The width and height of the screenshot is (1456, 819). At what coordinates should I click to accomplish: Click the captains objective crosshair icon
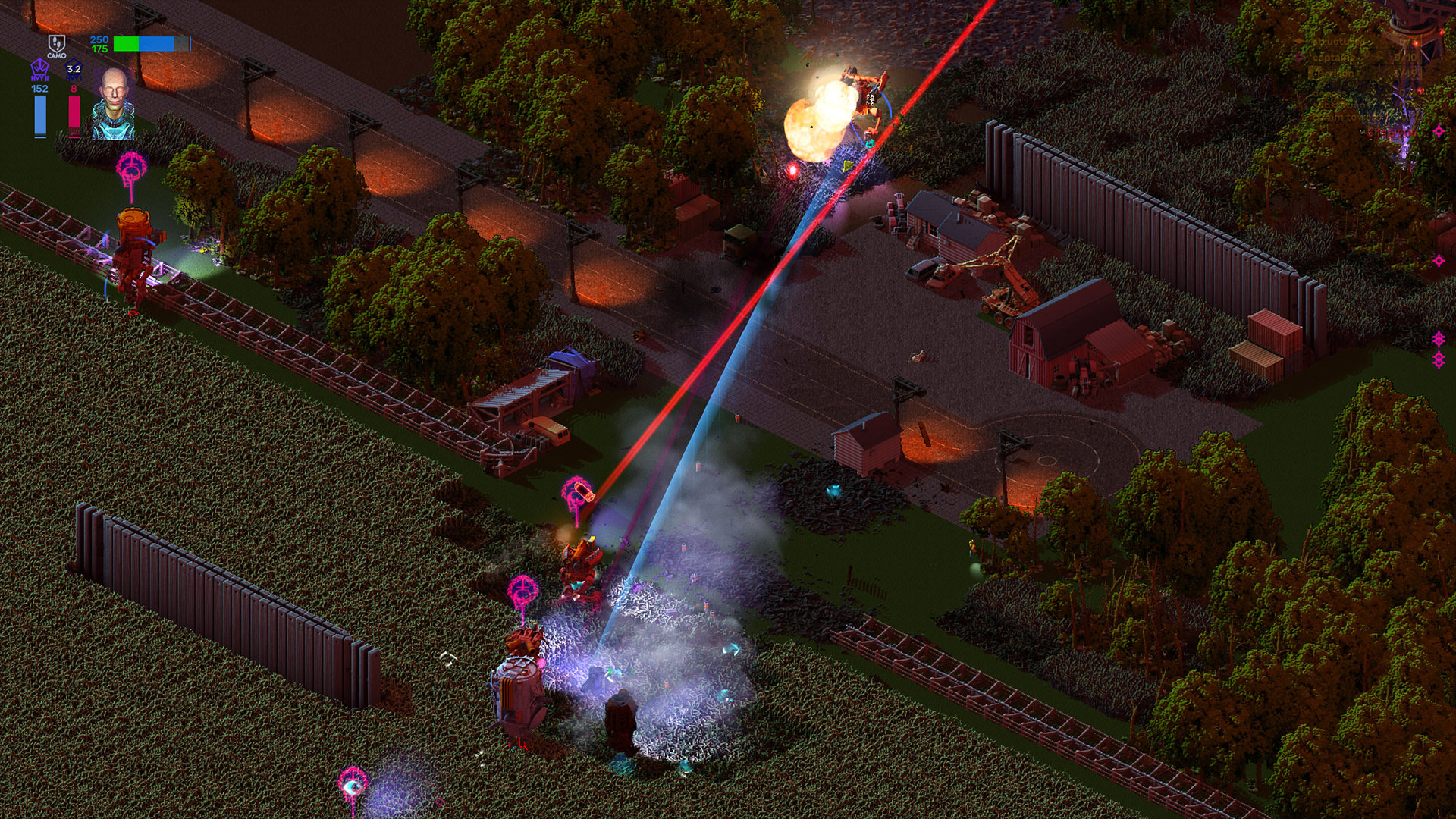[1298, 57]
